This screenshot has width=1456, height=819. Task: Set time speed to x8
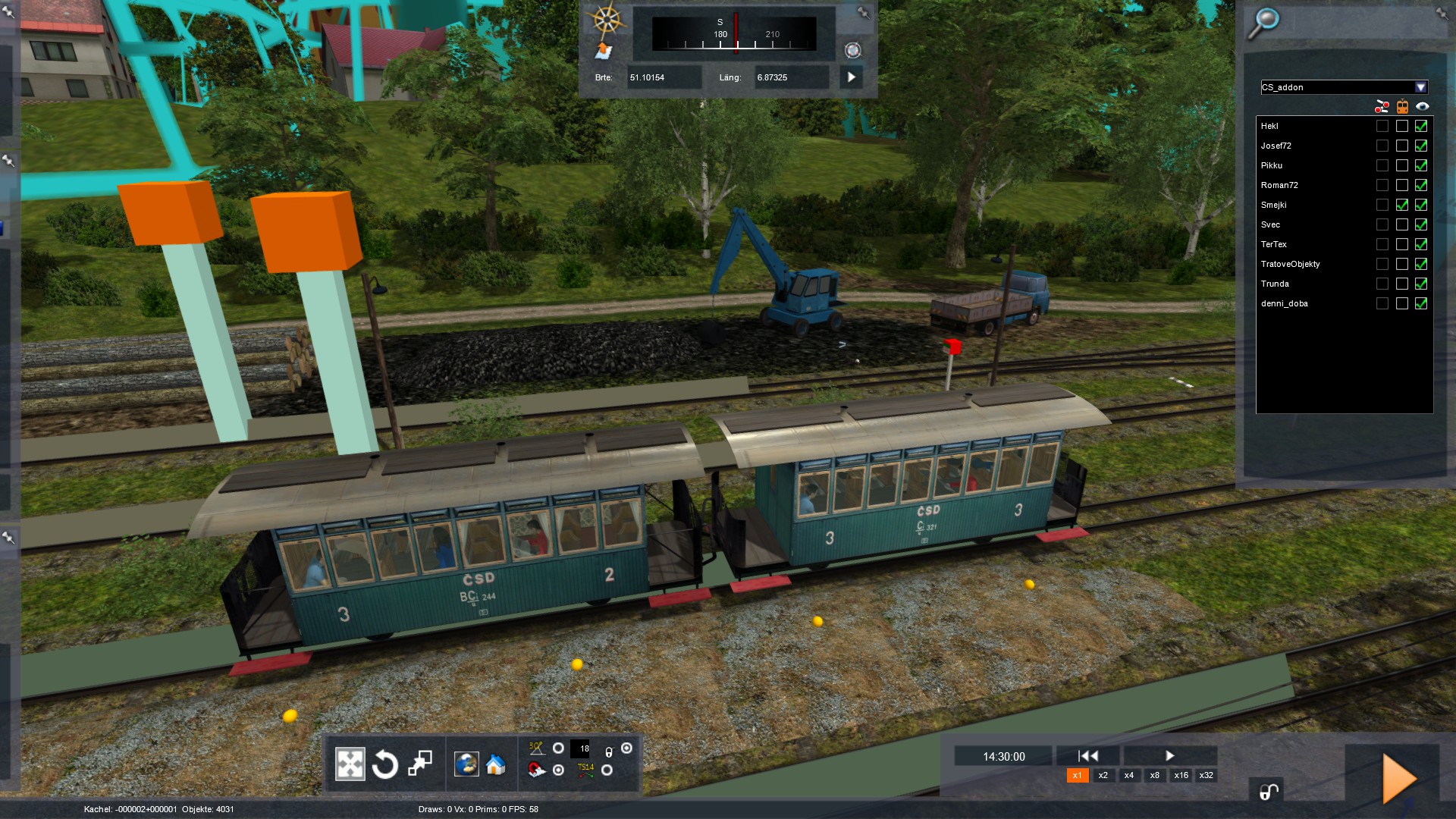(1154, 775)
